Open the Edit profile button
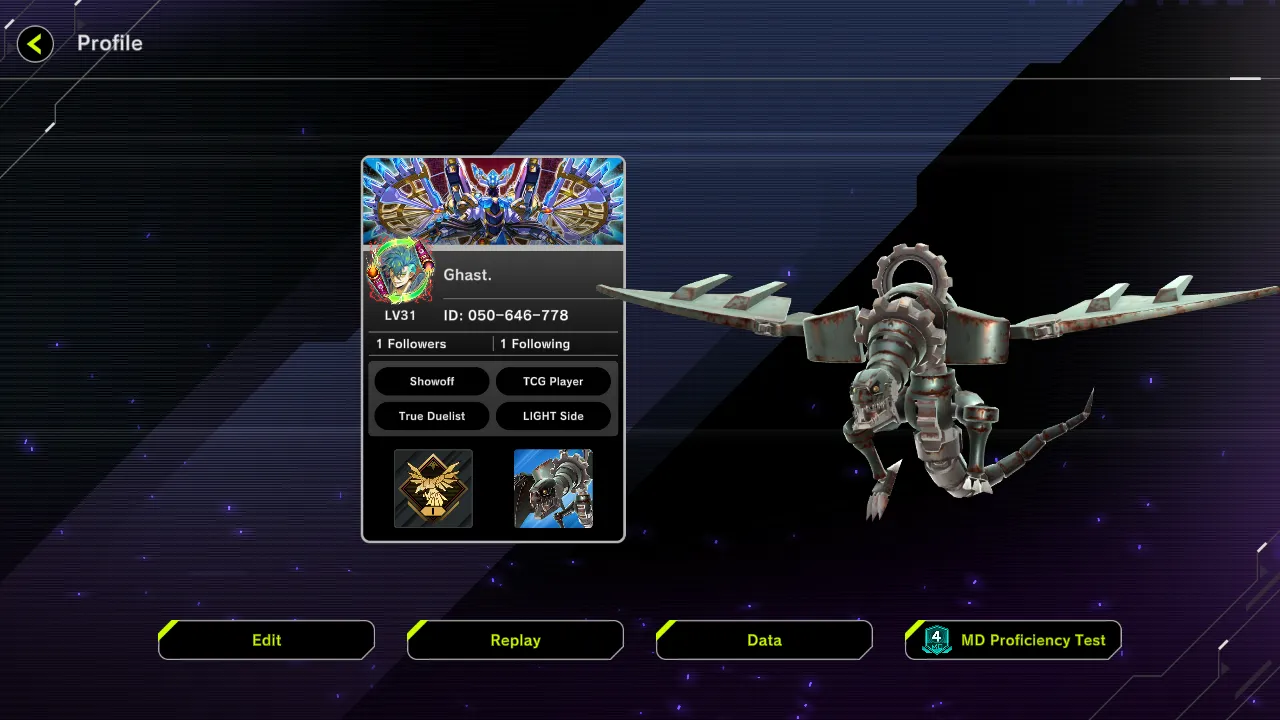Viewport: 1280px width, 720px height. (266, 640)
